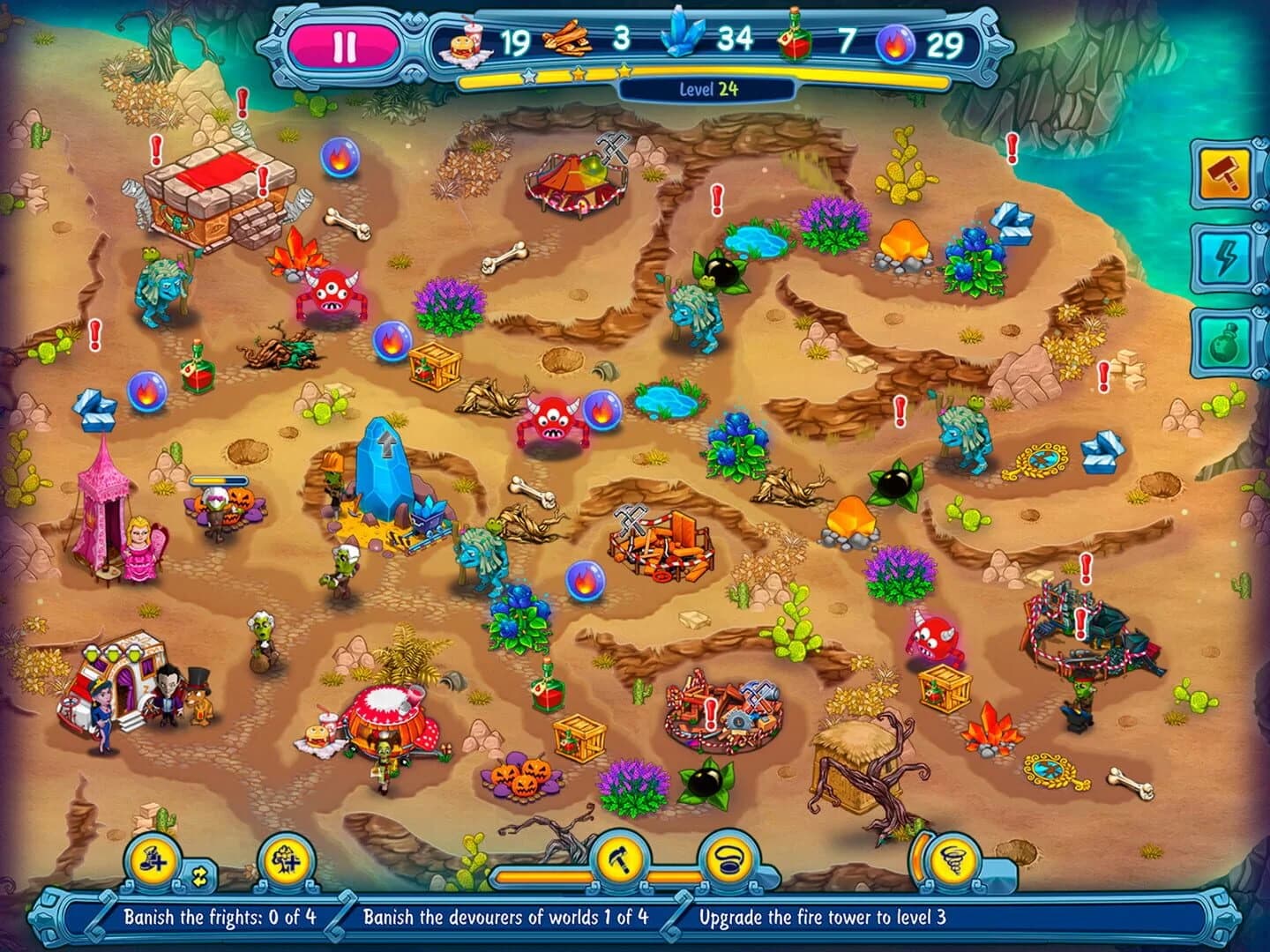Viewport: 1270px width, 952px height.
Task: Activate the lightning spell icon
Action: point(1224,256)
